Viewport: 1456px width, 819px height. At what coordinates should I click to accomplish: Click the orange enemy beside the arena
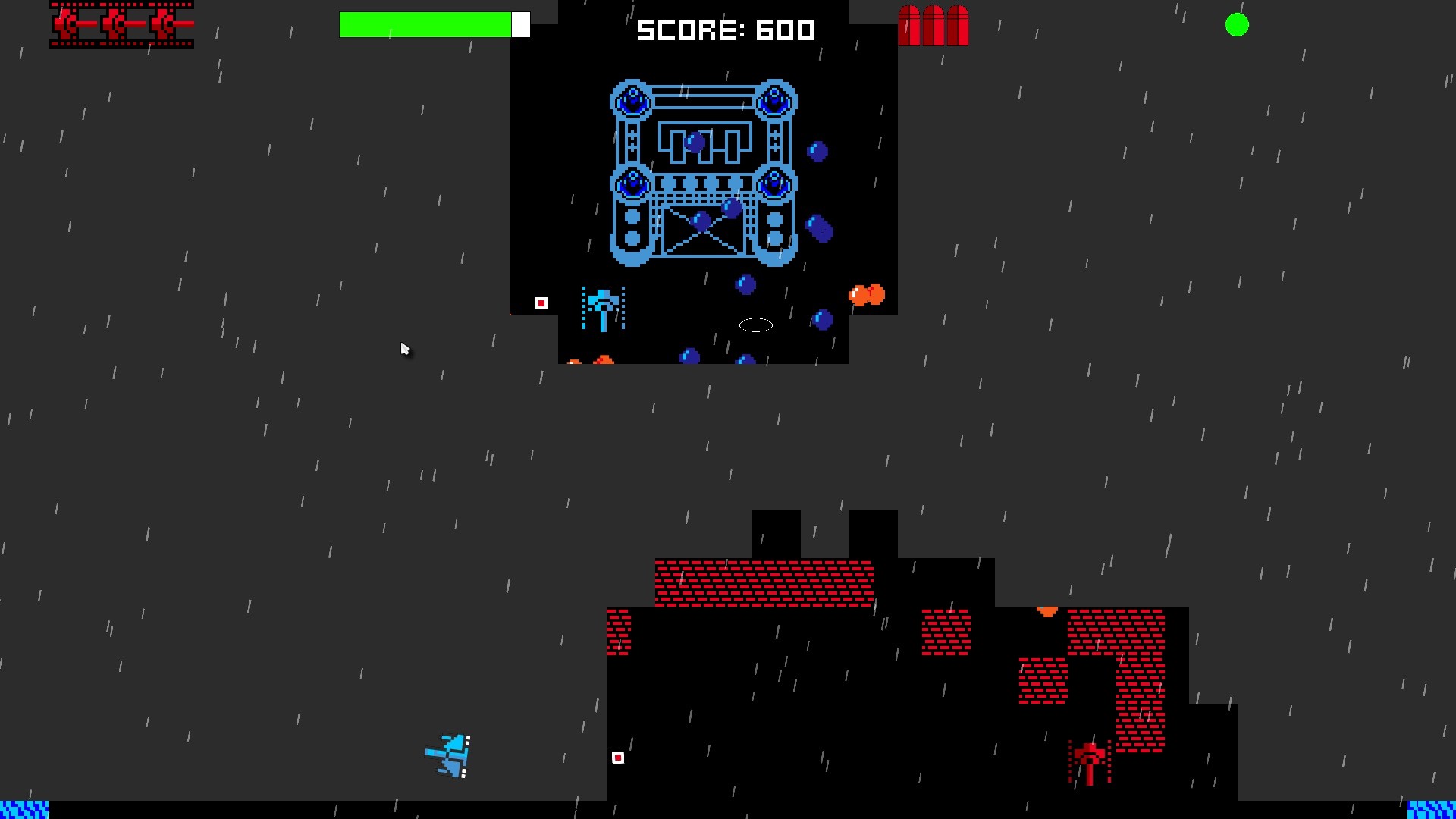(x=867, y=294)
